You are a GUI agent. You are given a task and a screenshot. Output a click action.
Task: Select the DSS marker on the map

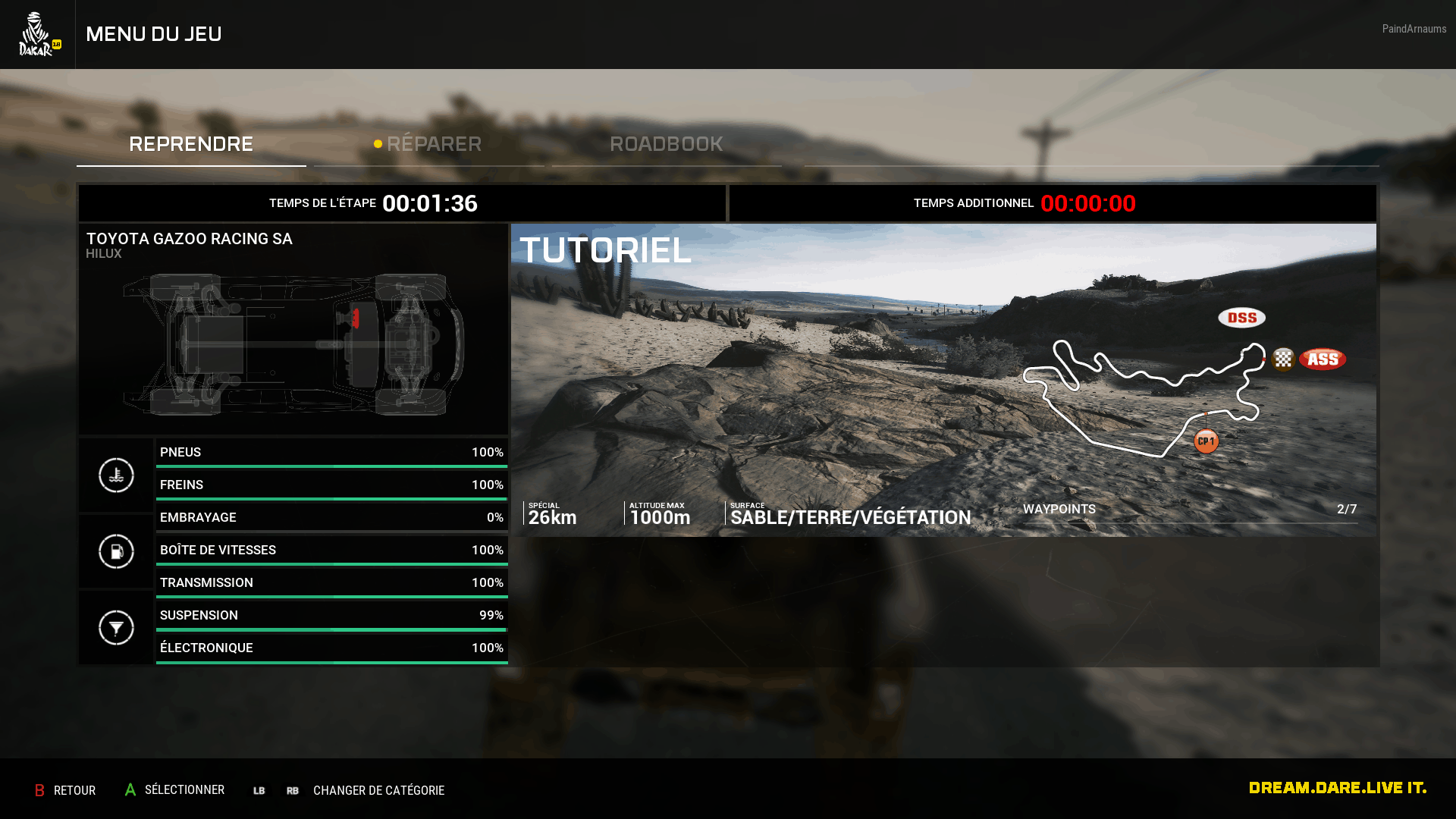1241,318
